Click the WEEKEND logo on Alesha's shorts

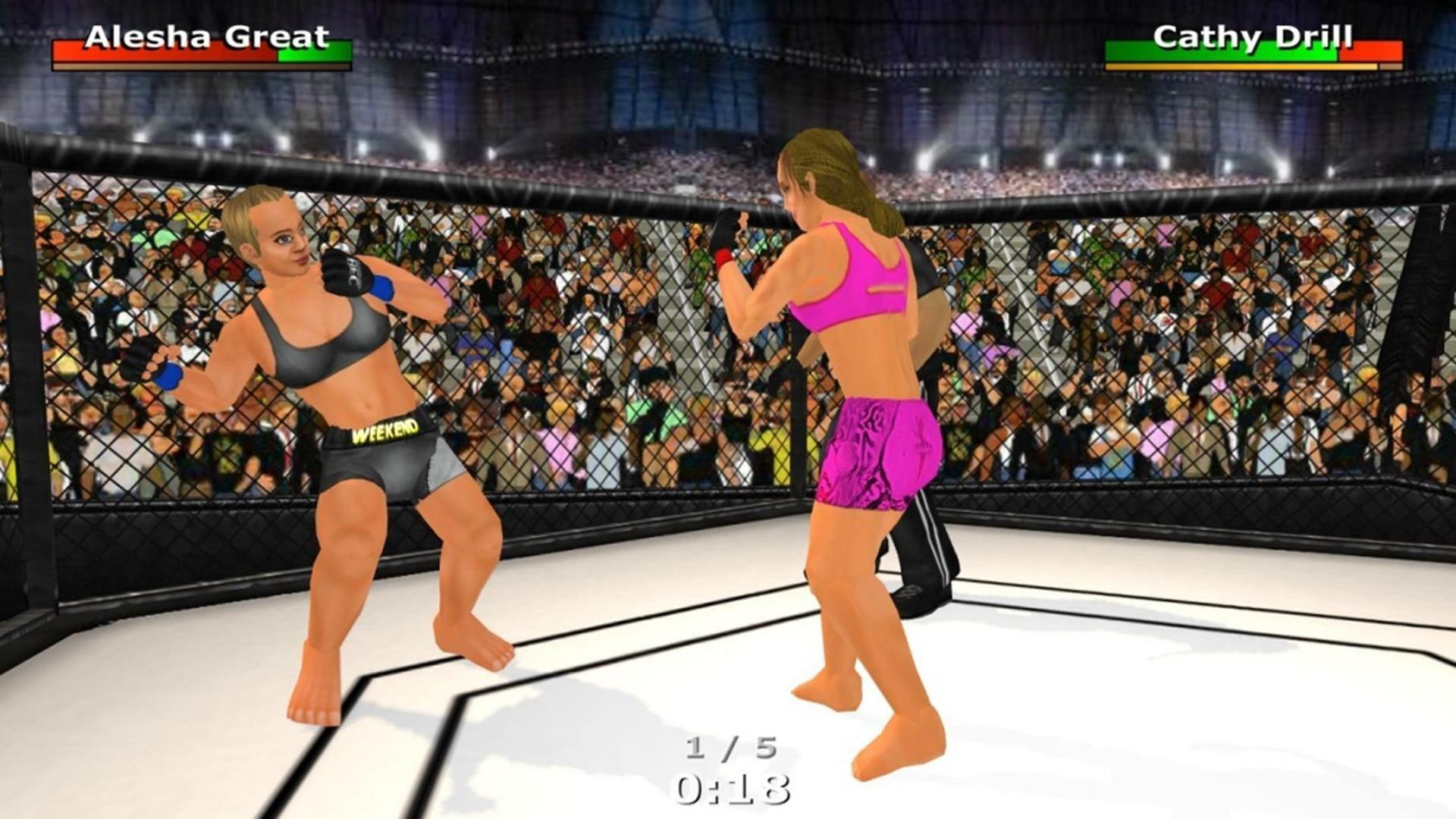[387, 435]
